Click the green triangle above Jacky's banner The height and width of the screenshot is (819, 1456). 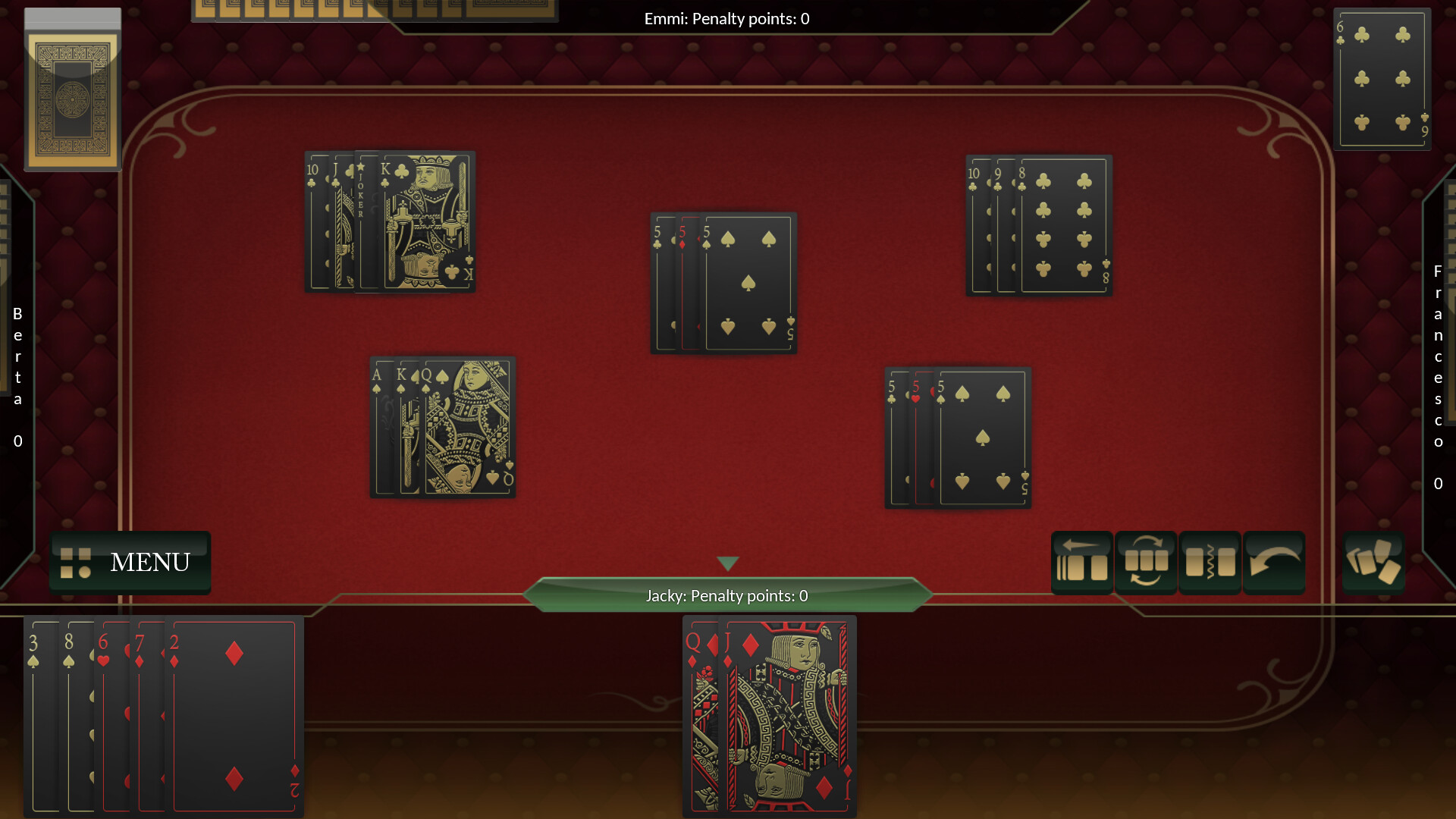click(727, 563)
